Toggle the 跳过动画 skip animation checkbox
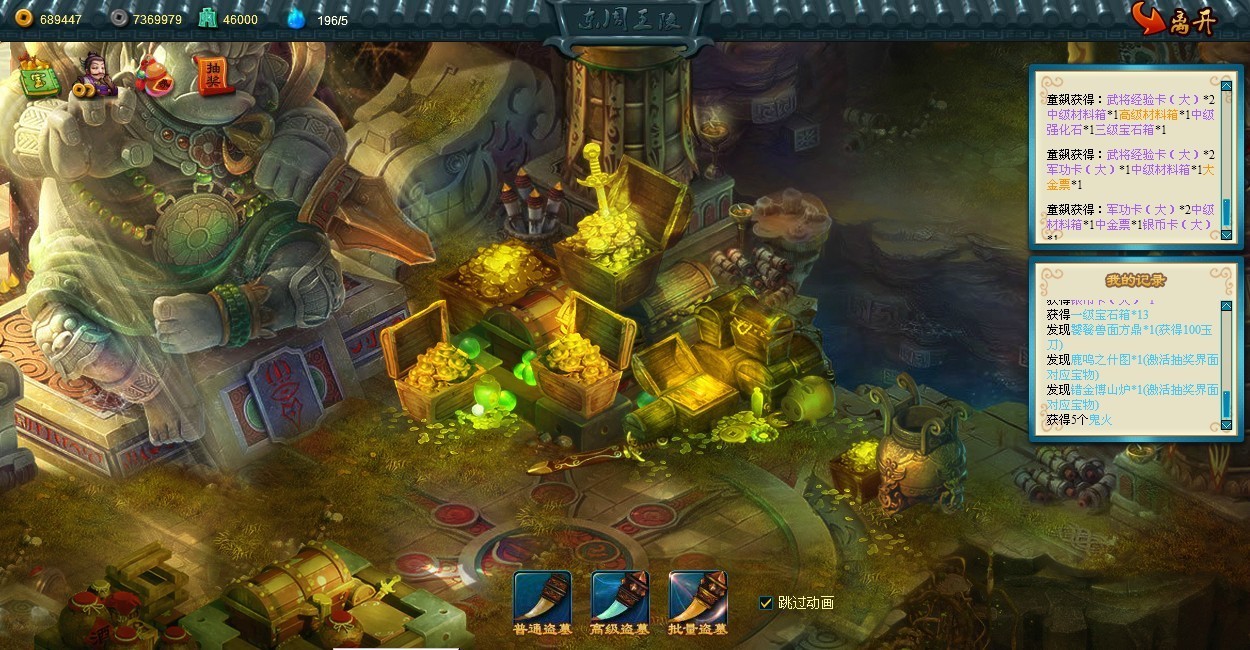Screen dimensions: 1250x650 point(766,602)
